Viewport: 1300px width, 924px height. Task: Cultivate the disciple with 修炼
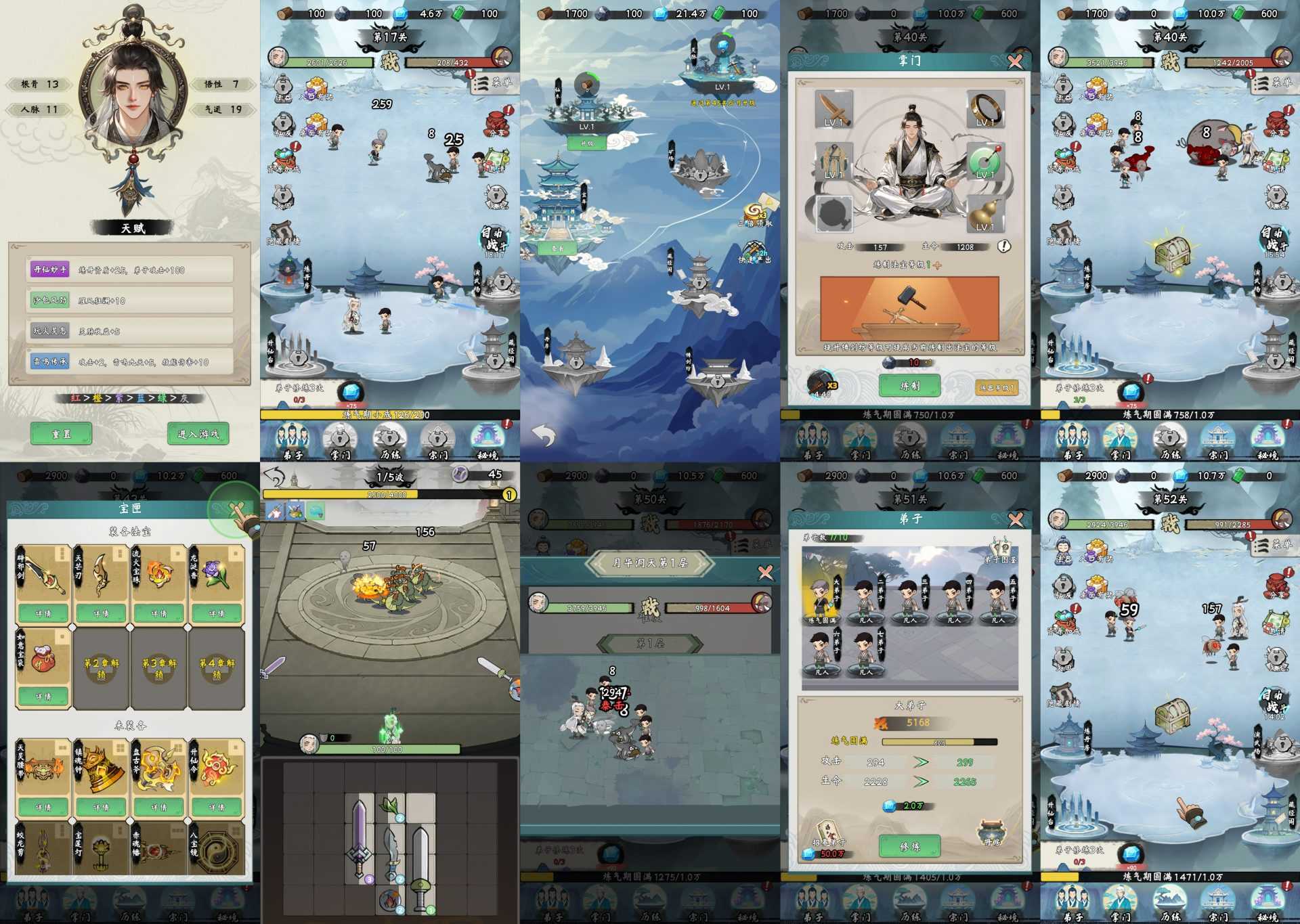909,845
